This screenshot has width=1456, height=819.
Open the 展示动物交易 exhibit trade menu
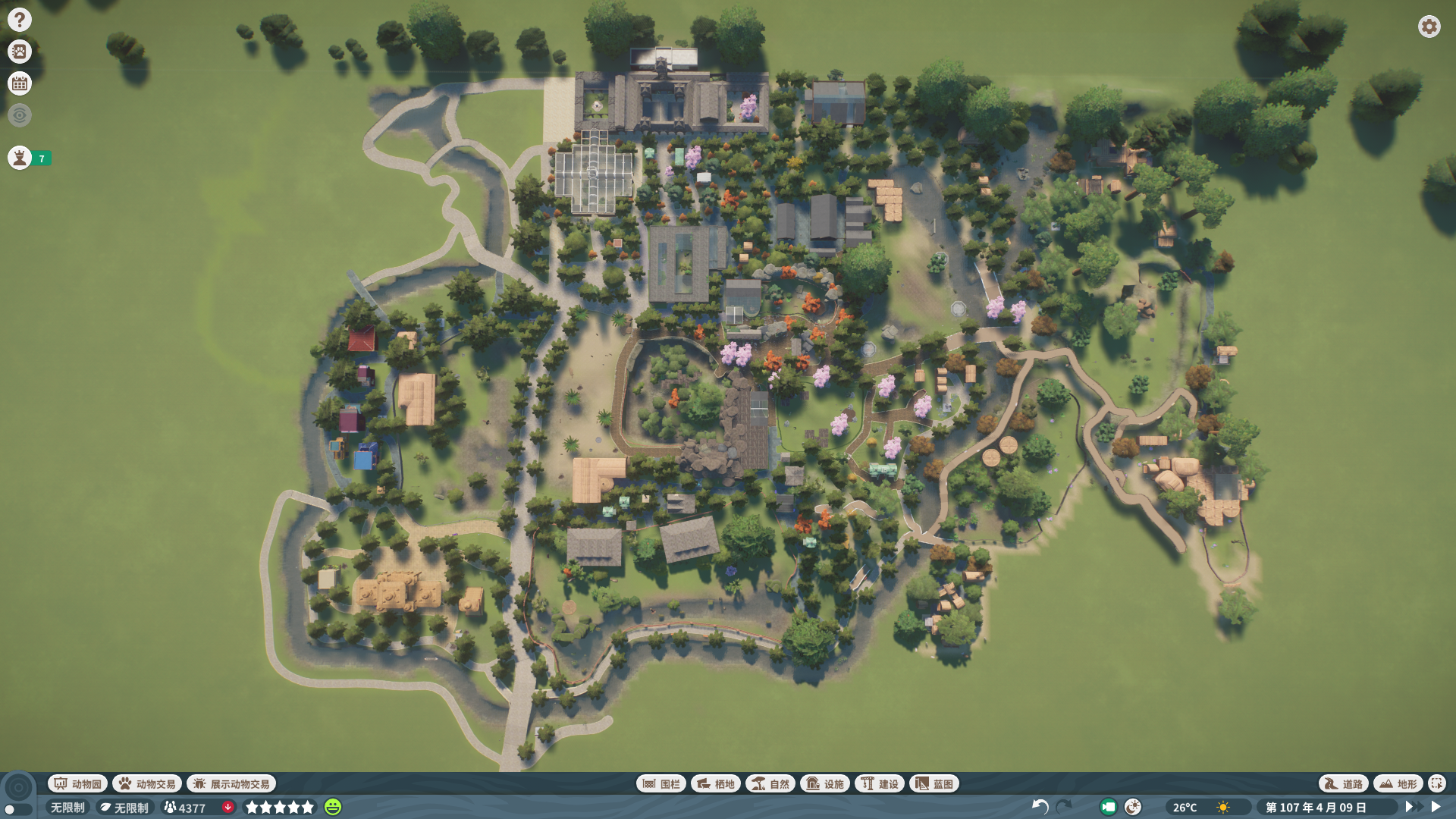pos(231,783)
